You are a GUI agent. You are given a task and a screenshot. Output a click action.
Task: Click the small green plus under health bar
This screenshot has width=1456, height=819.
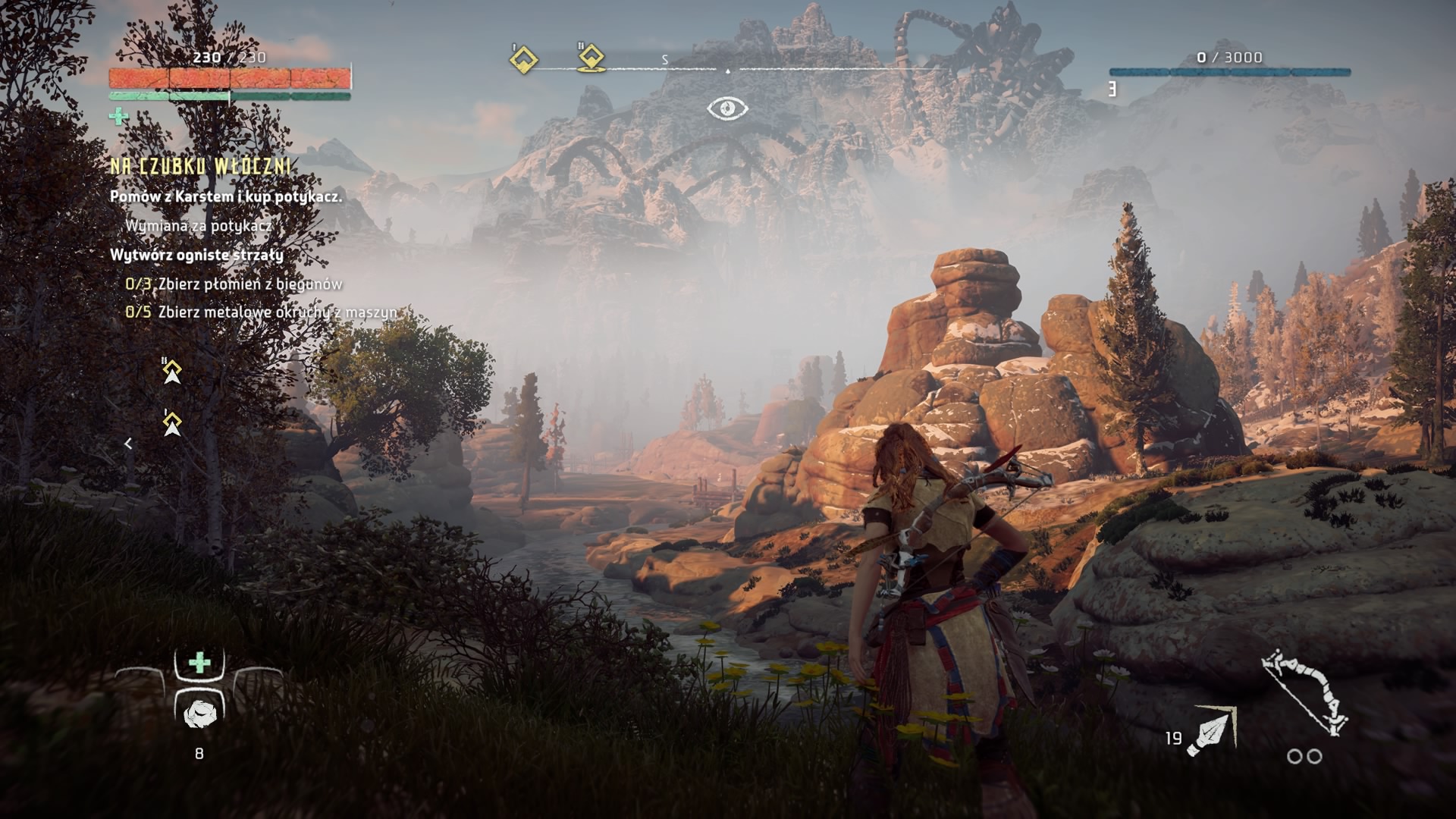click(x=119, y=116)
